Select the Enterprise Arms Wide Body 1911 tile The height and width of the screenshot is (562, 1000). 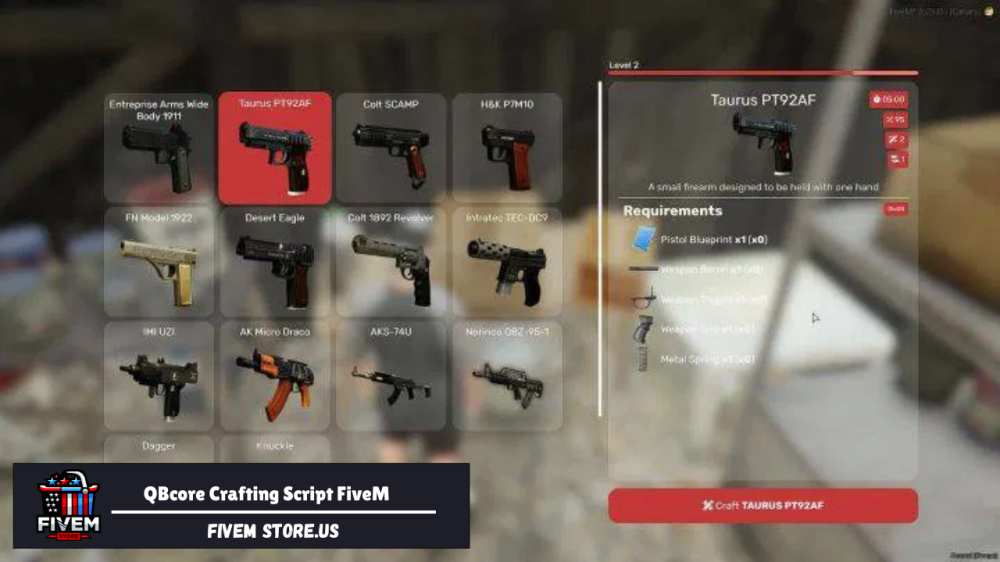click(159, 149)
